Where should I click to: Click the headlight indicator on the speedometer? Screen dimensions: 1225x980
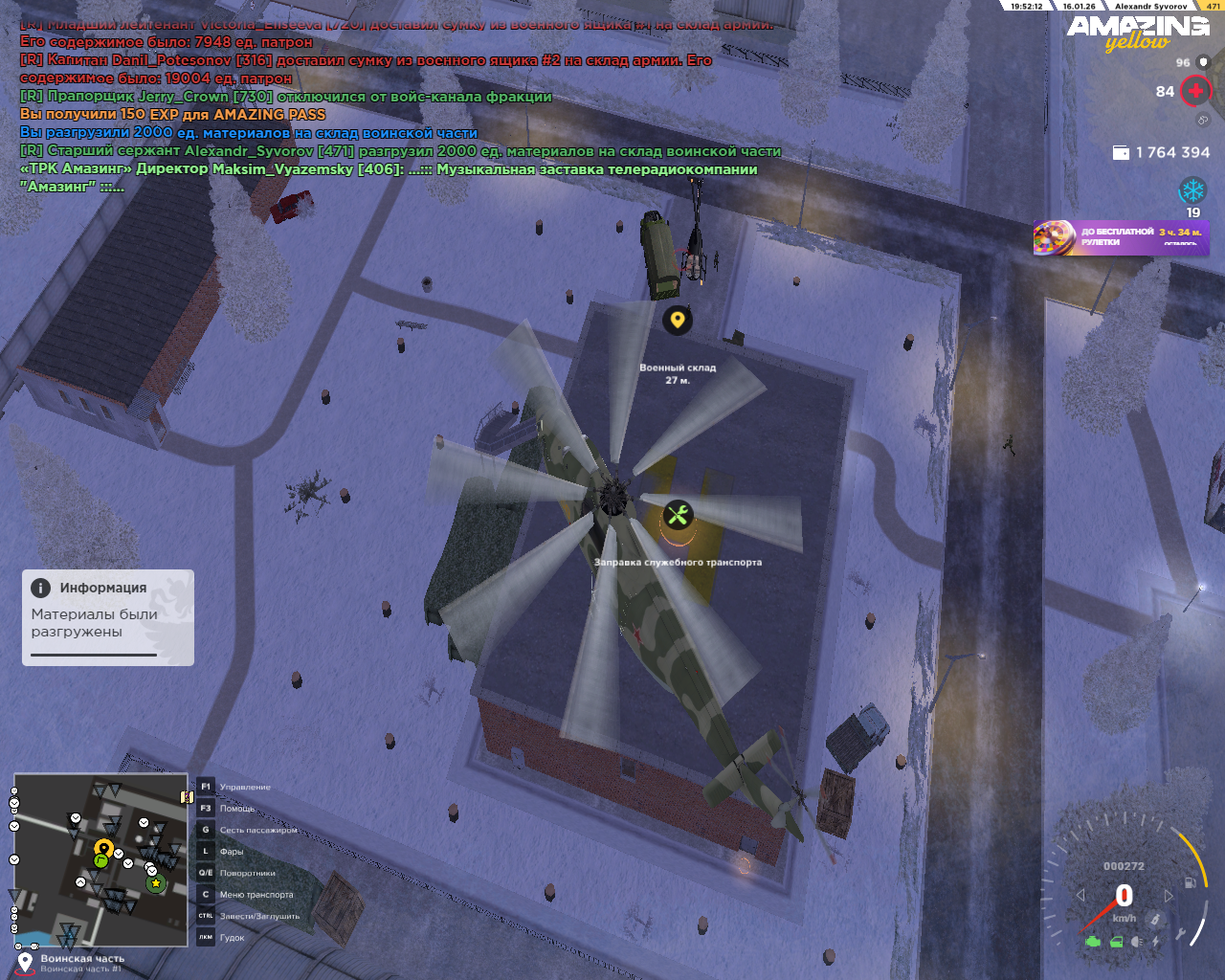[1136, 942]
